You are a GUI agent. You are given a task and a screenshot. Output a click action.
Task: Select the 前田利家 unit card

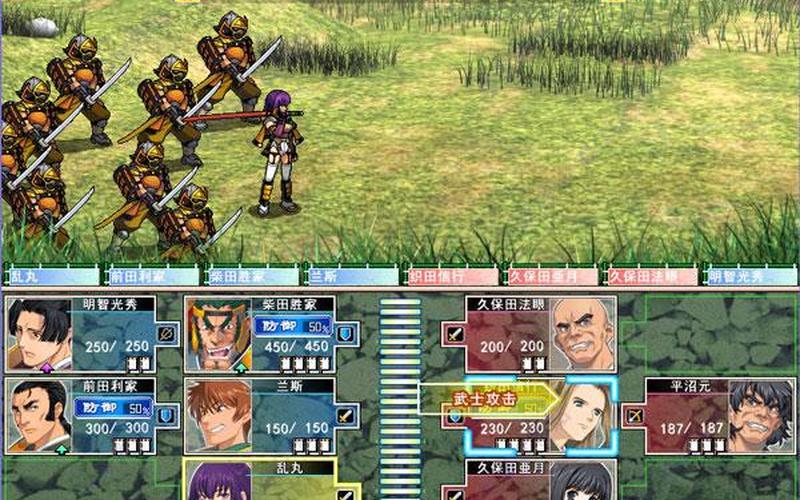coord(92,413)
